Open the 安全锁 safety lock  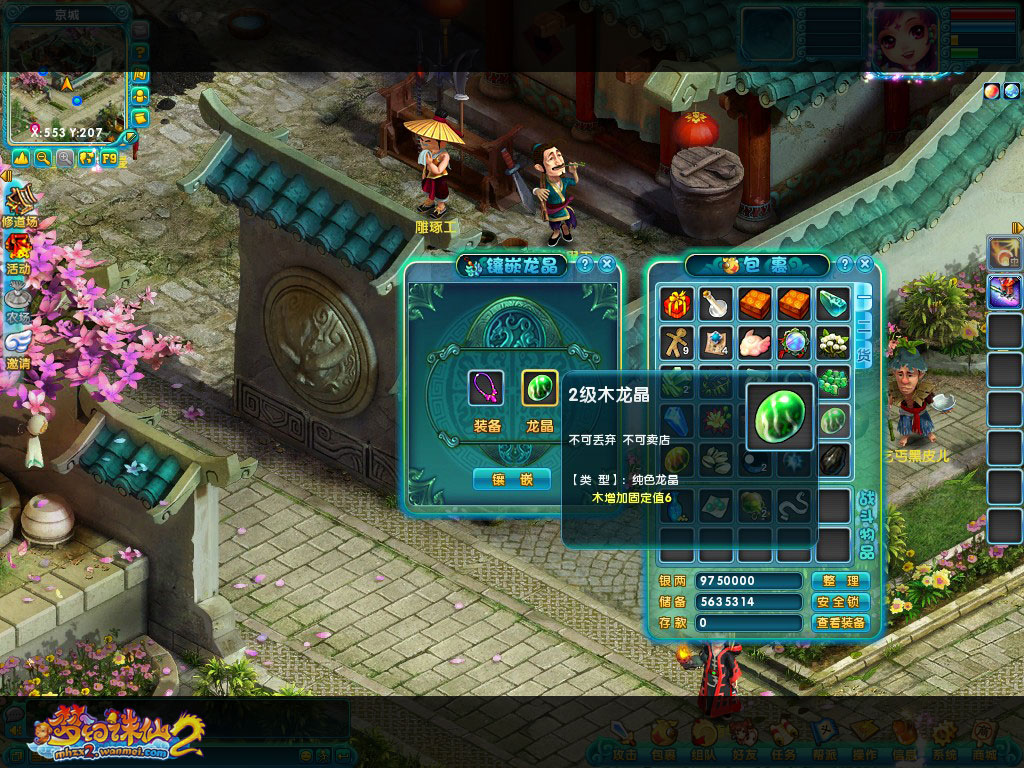839,602
